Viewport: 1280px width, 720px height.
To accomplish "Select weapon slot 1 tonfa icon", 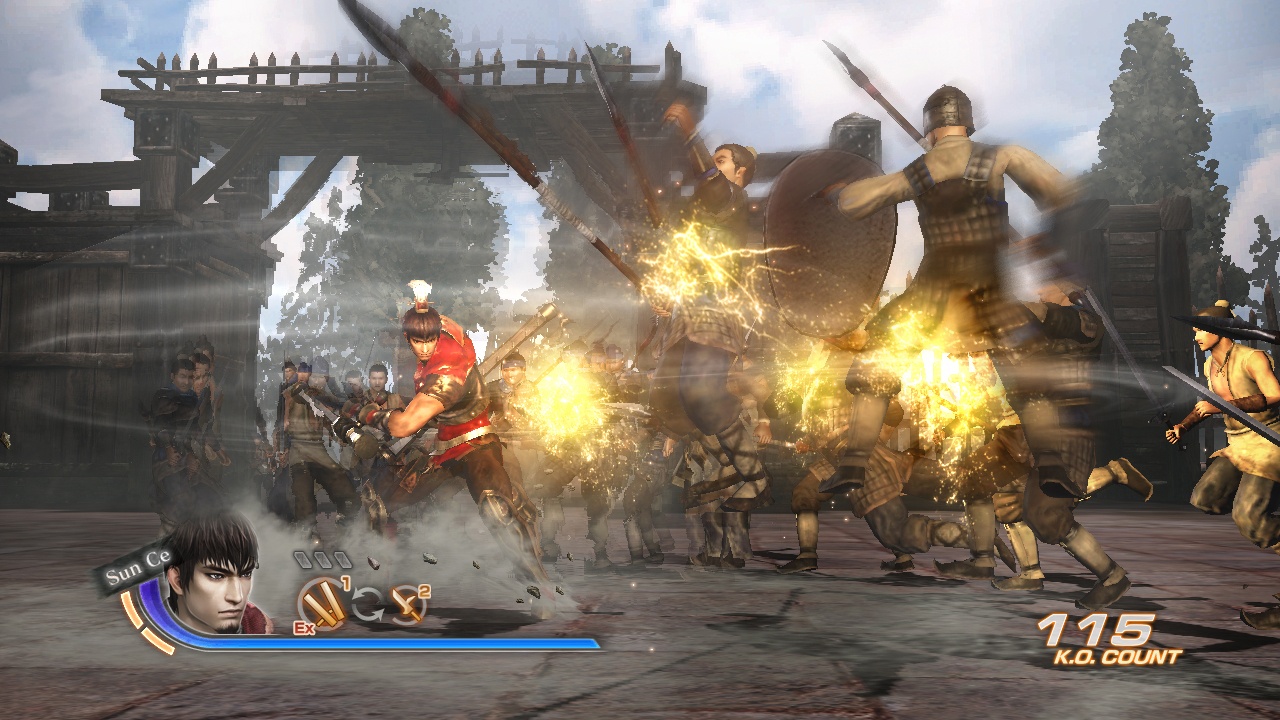I will 324,602.
